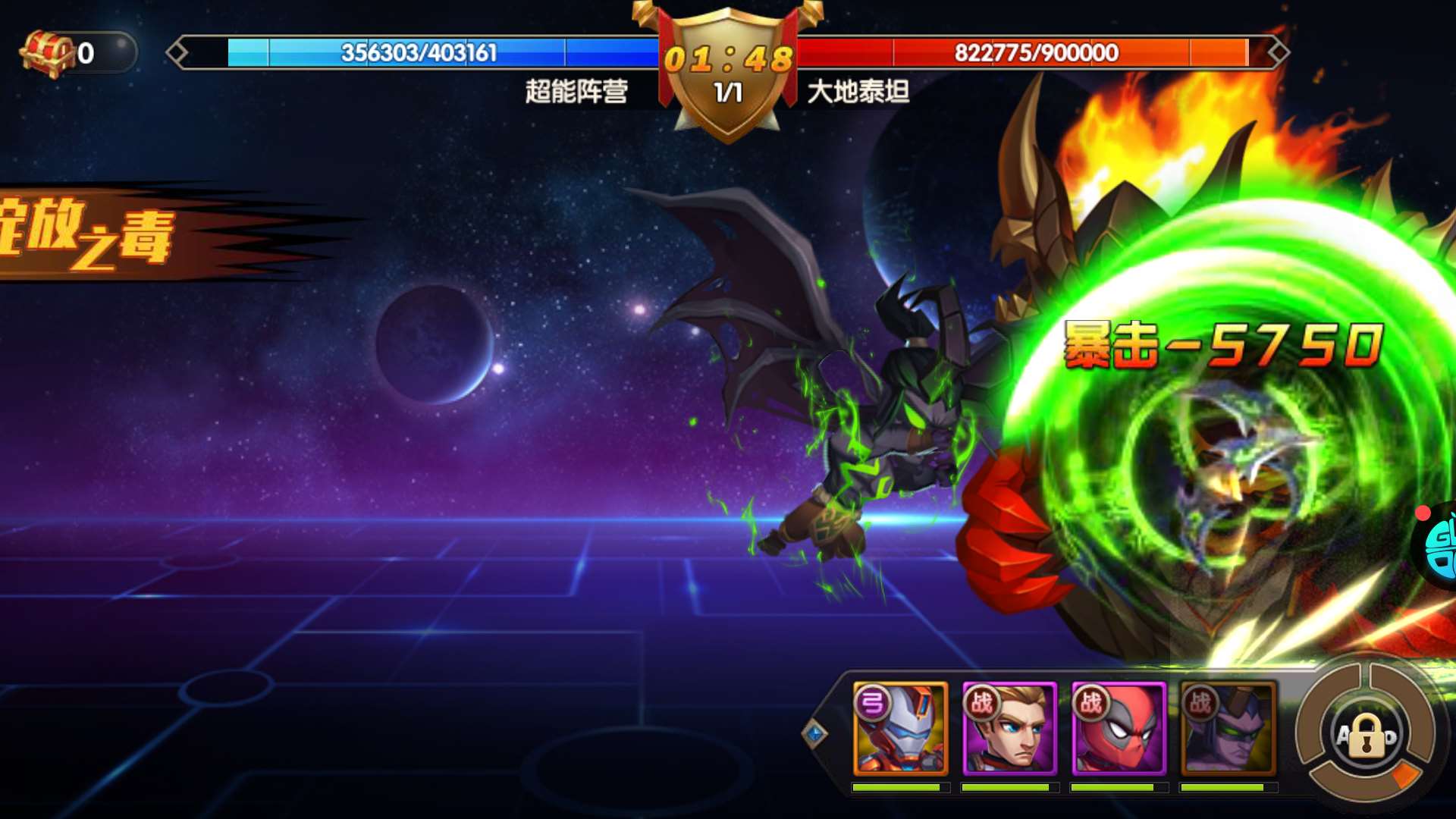Select the Iron Man hero portrait
Image resolution: width=1456 pixels, height=819 pixels.
pos(900,727)
